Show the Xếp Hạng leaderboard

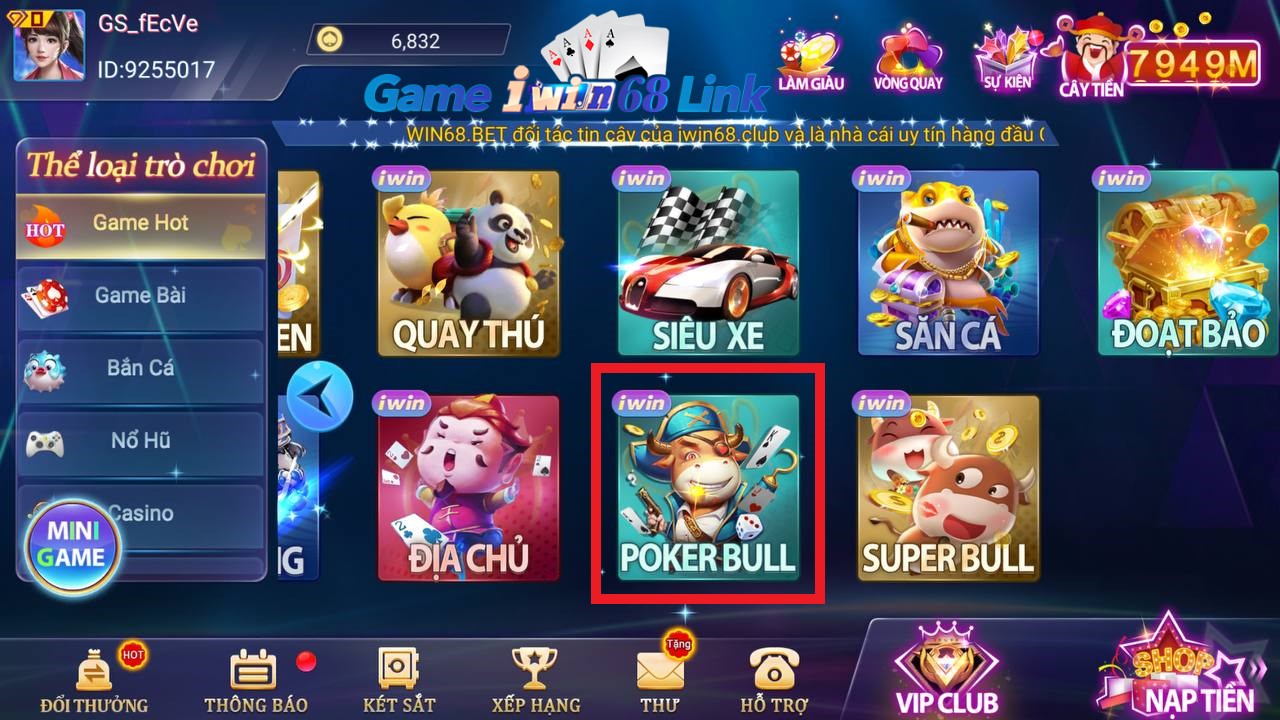click(535, 680)
